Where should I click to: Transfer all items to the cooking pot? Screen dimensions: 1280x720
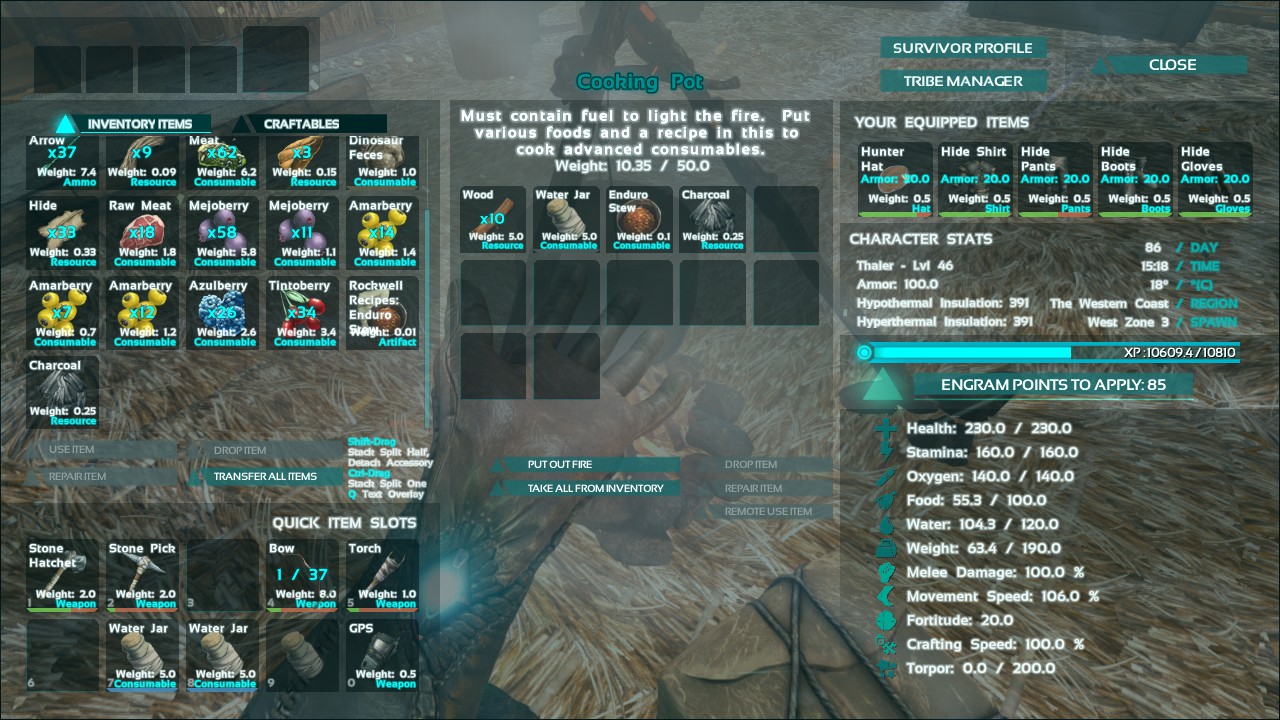point(264,476)
